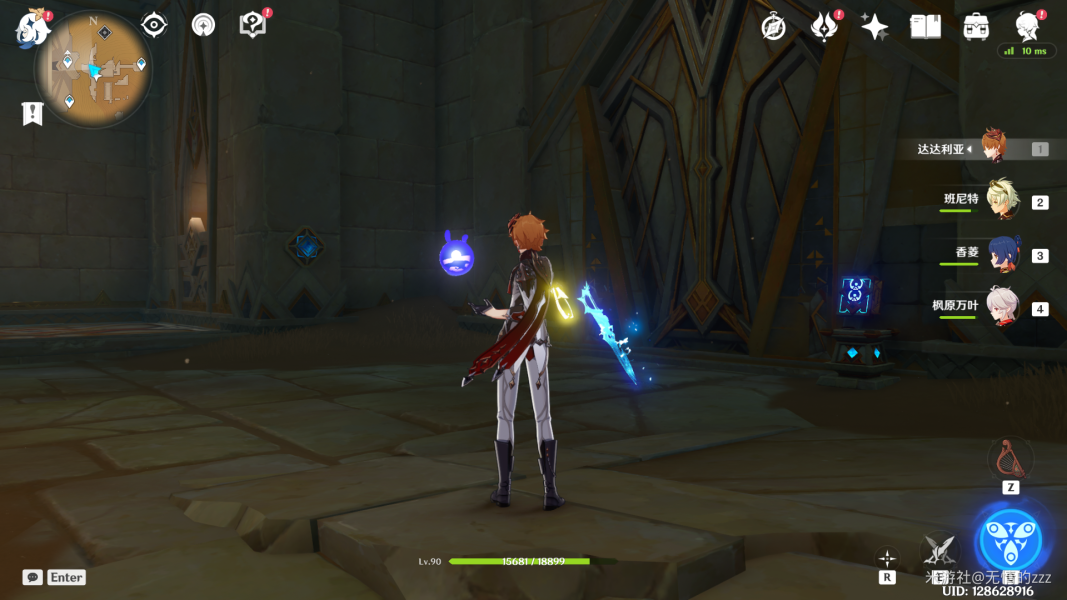The image size is (1067, 600).
Task: Activate the glowing blue elemental burst
Action: (1010, 541)
